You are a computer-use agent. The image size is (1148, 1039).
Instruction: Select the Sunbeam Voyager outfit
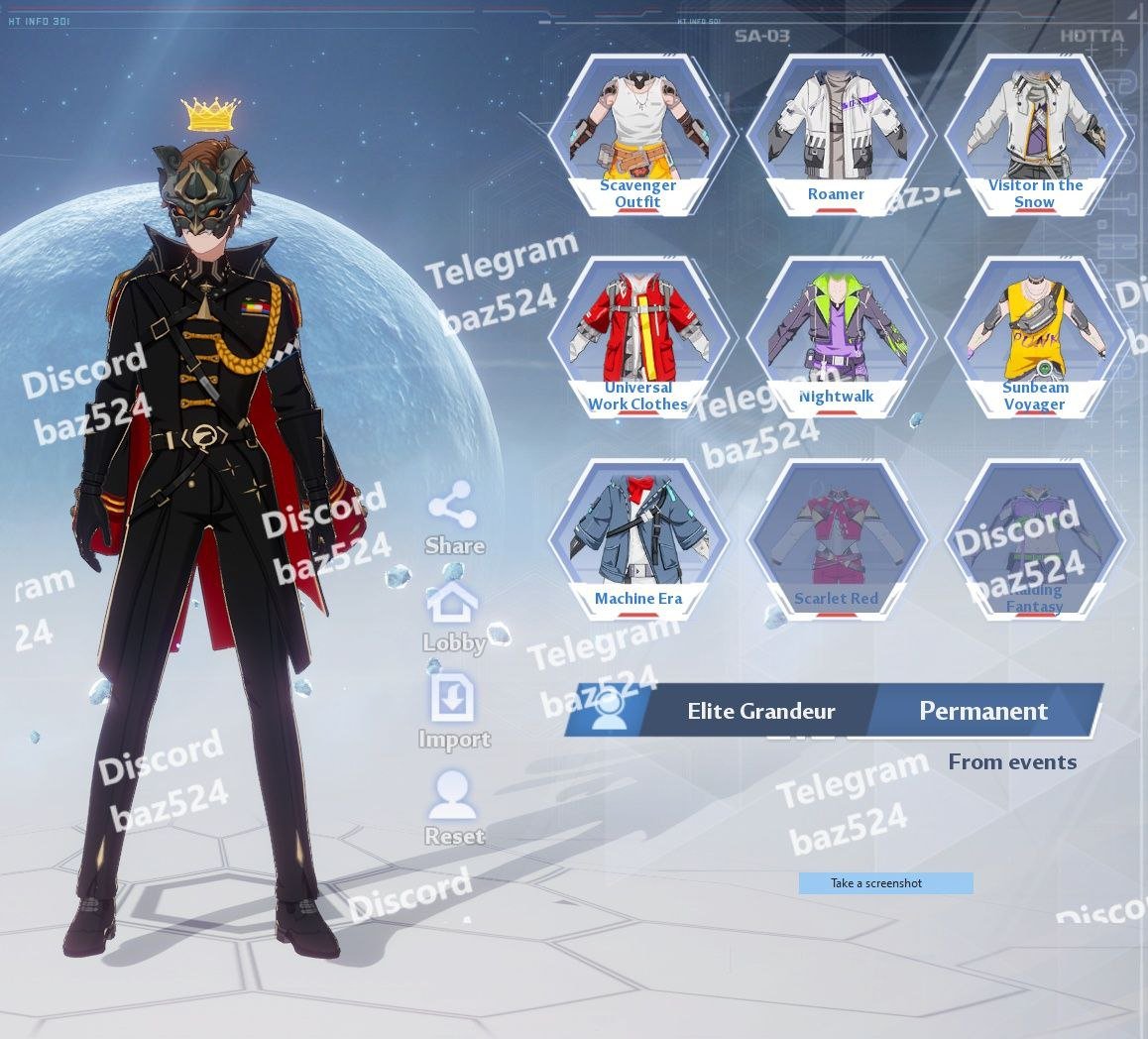click(1034, 338)
